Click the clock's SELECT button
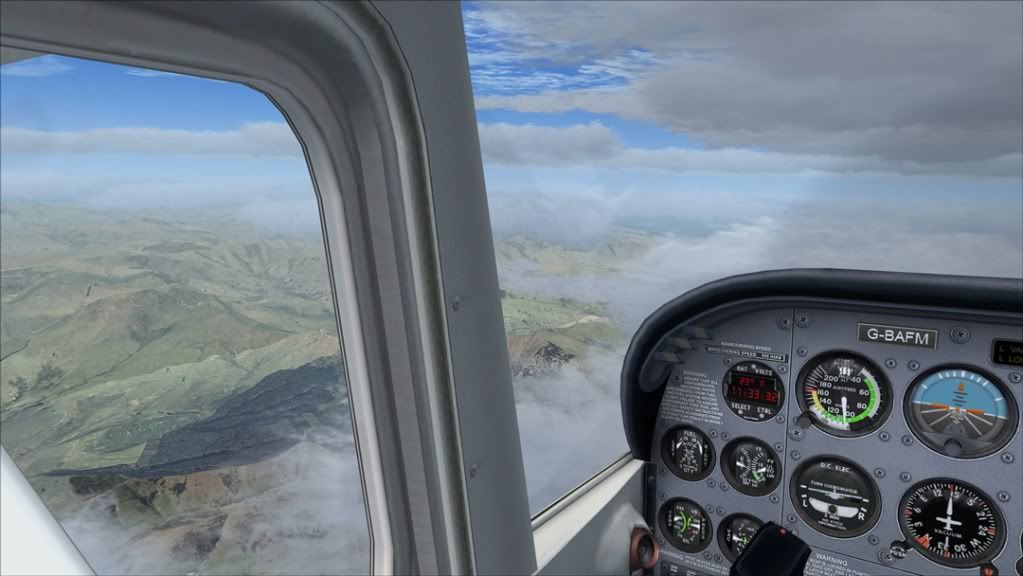This screenshot has width=1023, height=576. tap(741, 411)
